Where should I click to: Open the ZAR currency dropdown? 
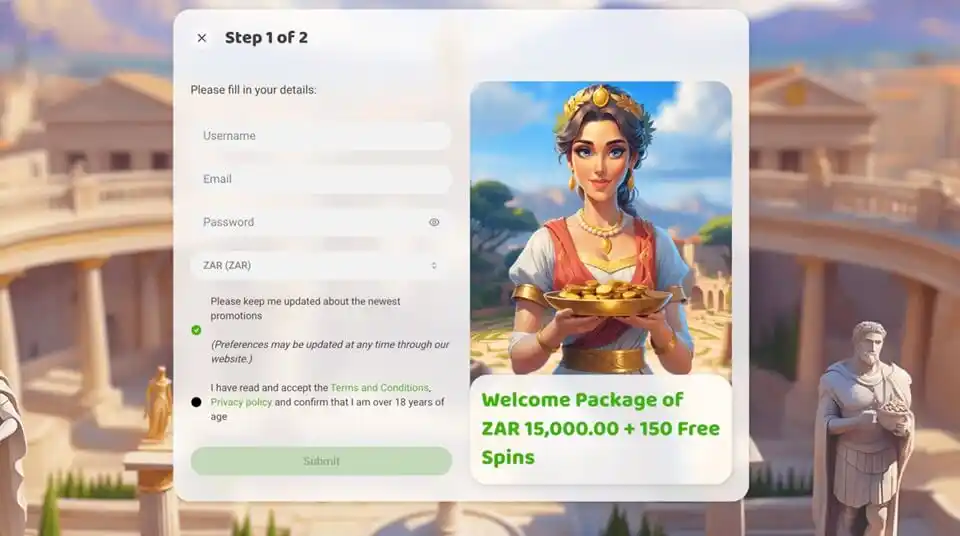click(320, 265)
